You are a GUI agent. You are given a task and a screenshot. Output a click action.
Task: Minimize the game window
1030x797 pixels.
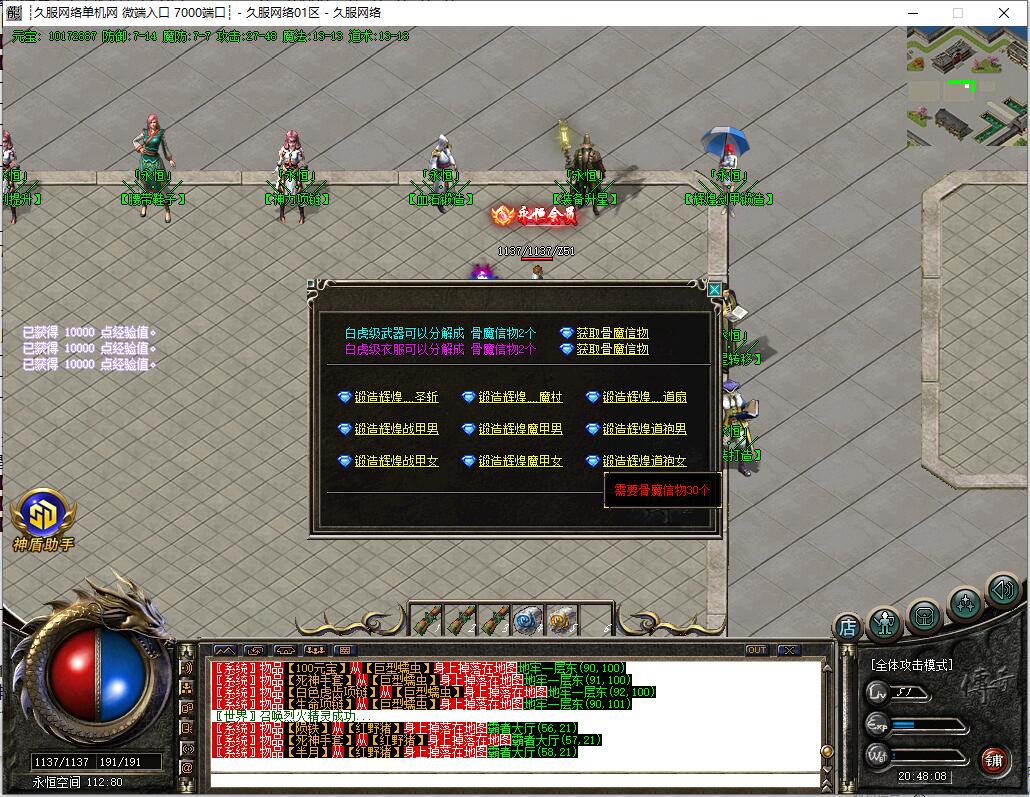912,13
